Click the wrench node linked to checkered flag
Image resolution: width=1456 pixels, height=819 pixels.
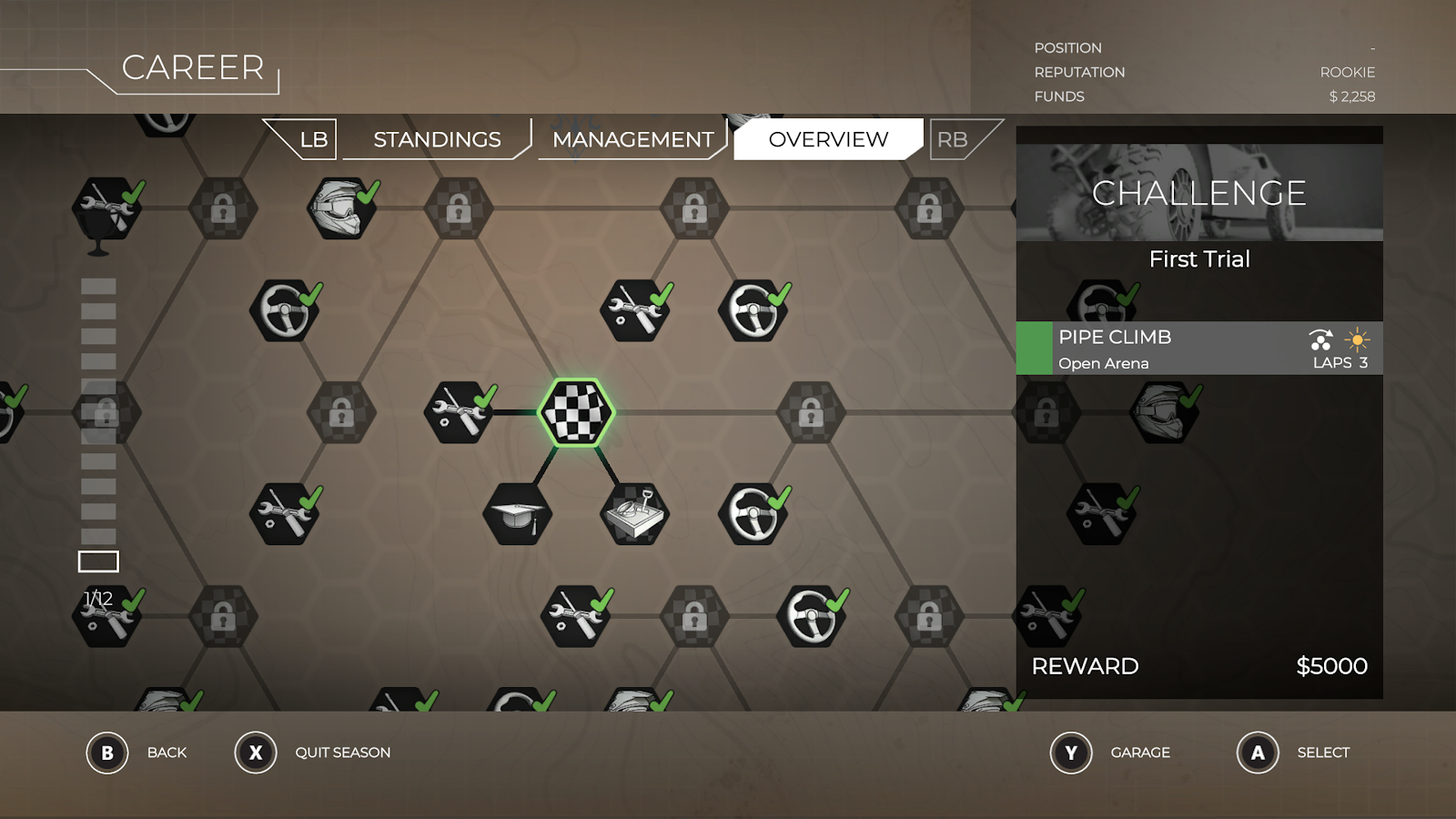coord(459,412)
